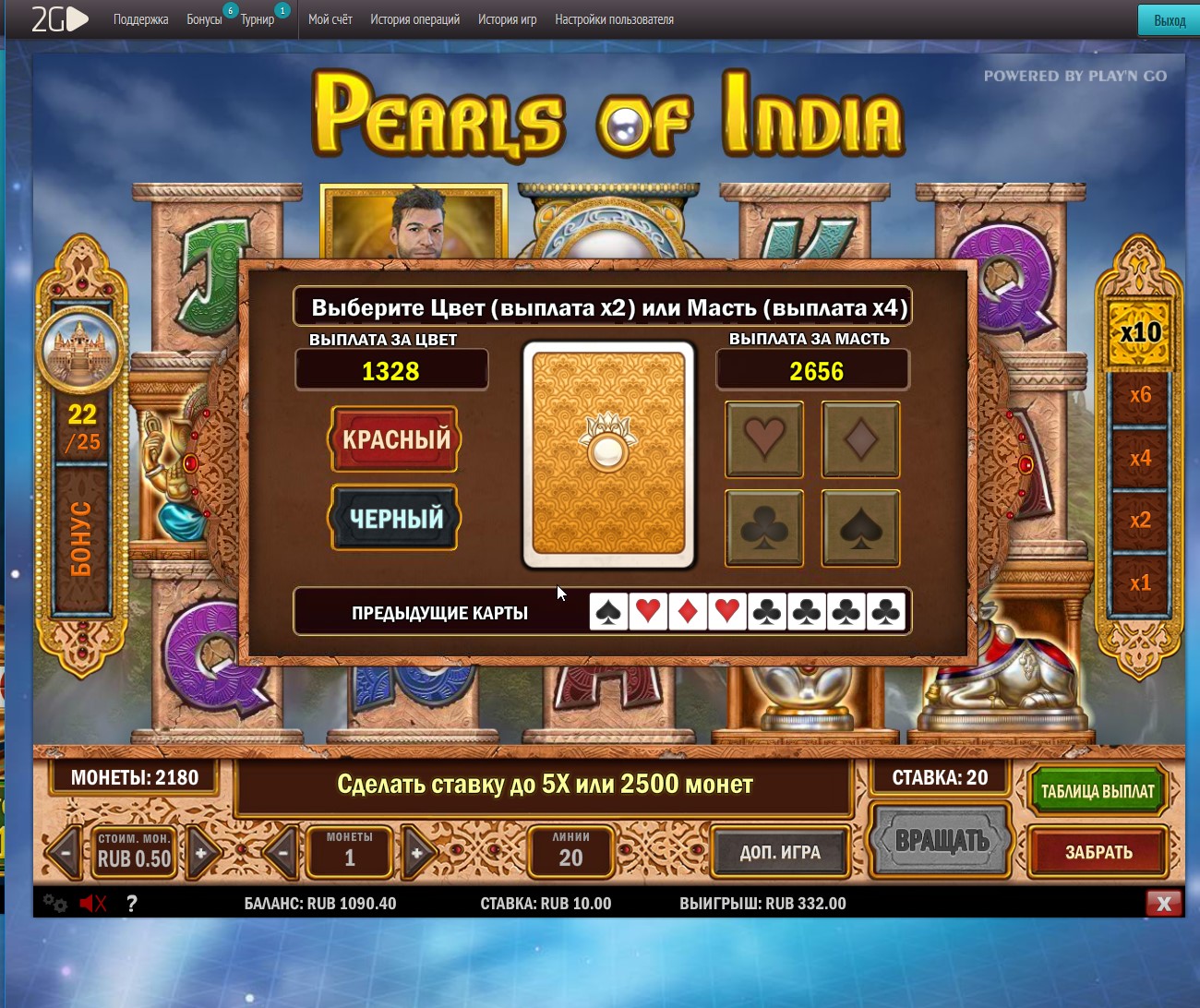Choose the red КРАСНЫЙ color button
The width and height of the screenshot is (1200, 1008).
395,439
